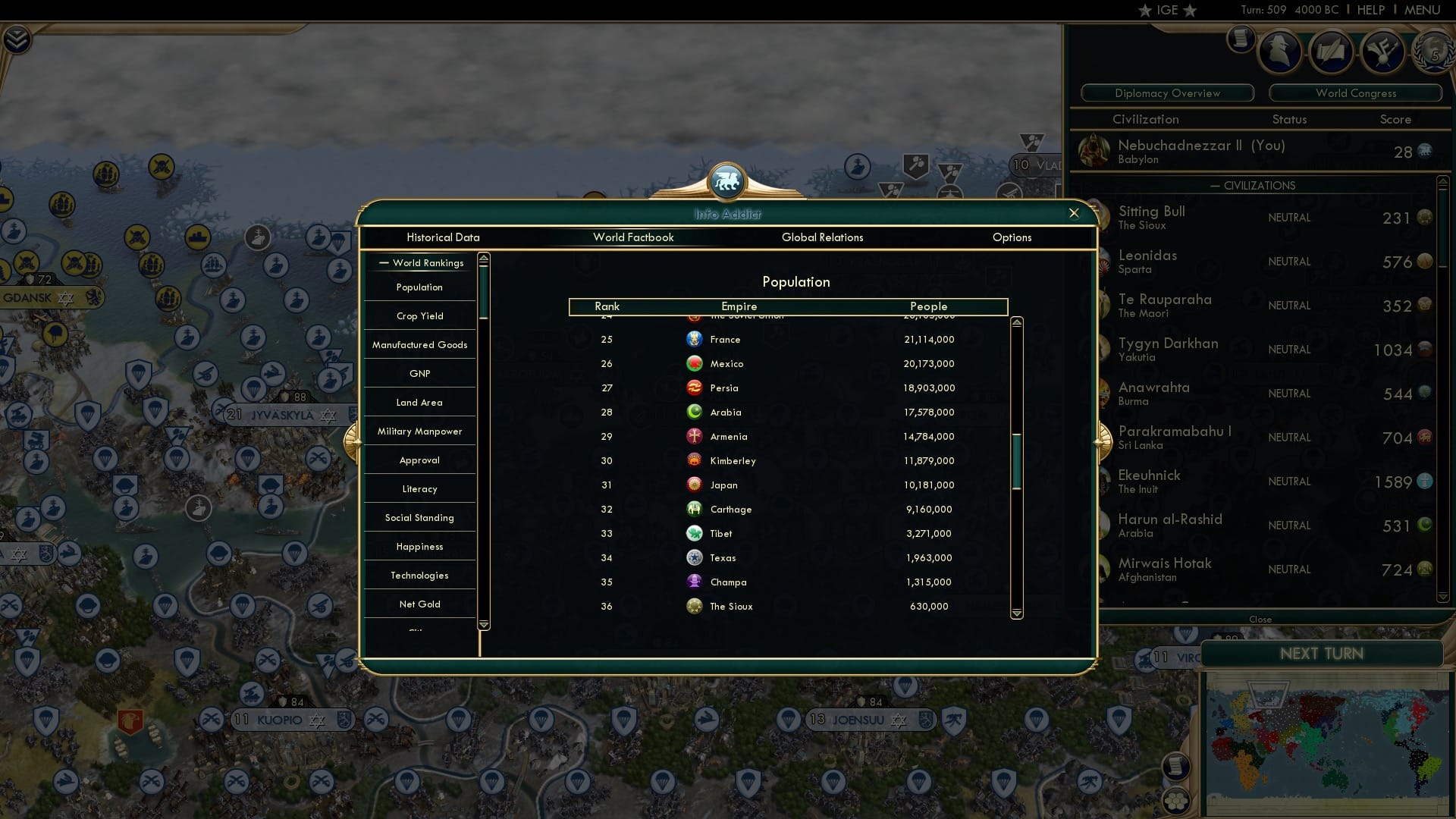Open the Diplomacy Overview
The width and height of the screenshot is (1456, 819).
[x=1167, y=93]
